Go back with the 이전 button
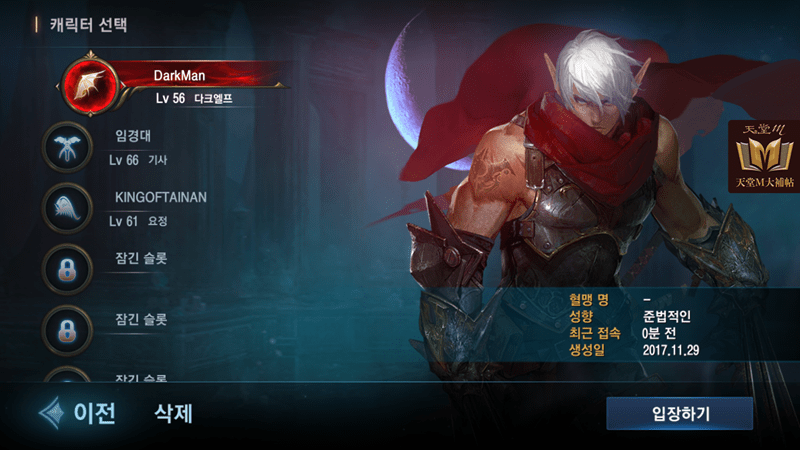800x450 pixels. coord(78,412)
